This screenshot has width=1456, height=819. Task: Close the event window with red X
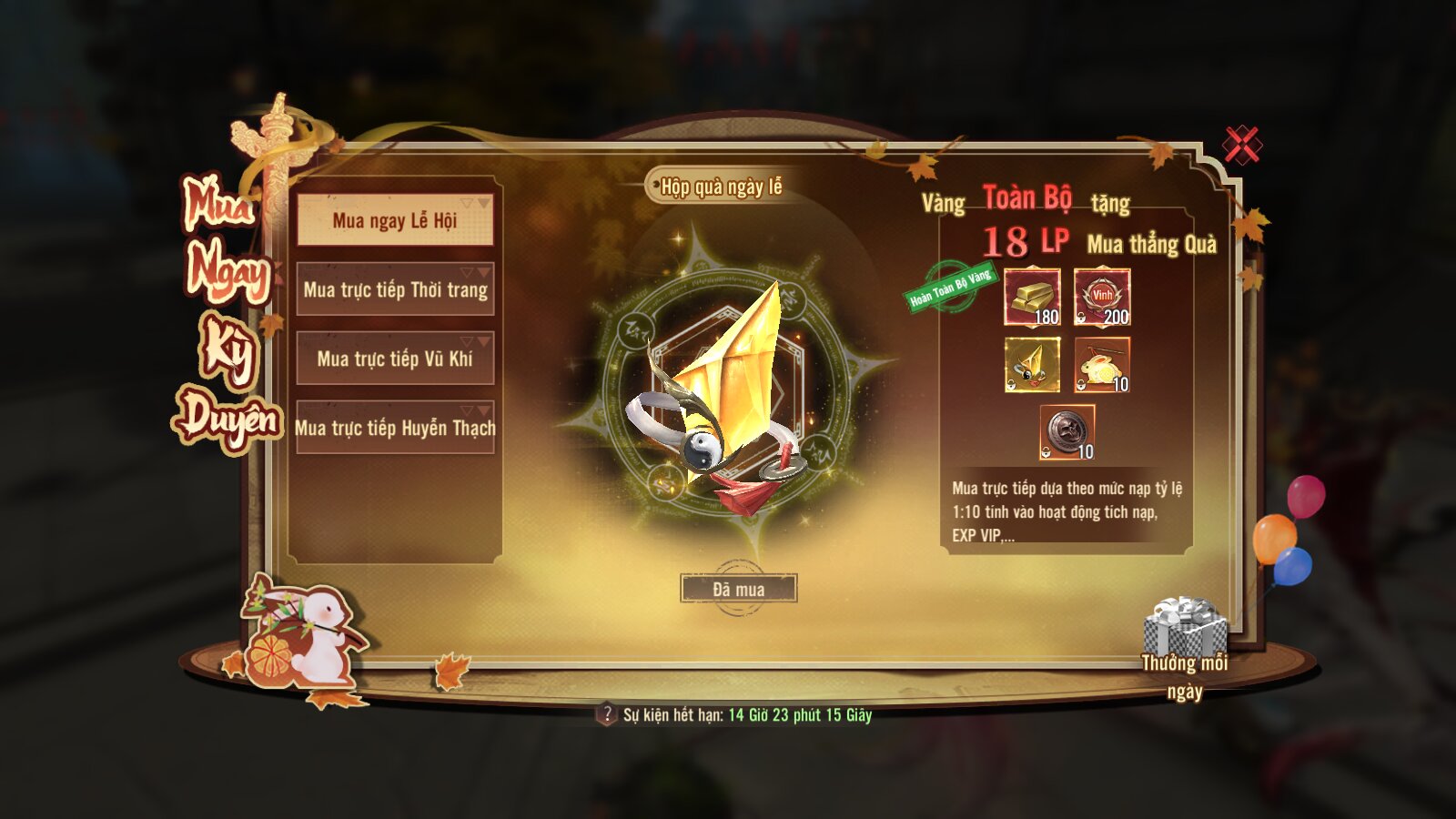point(1241,145)
